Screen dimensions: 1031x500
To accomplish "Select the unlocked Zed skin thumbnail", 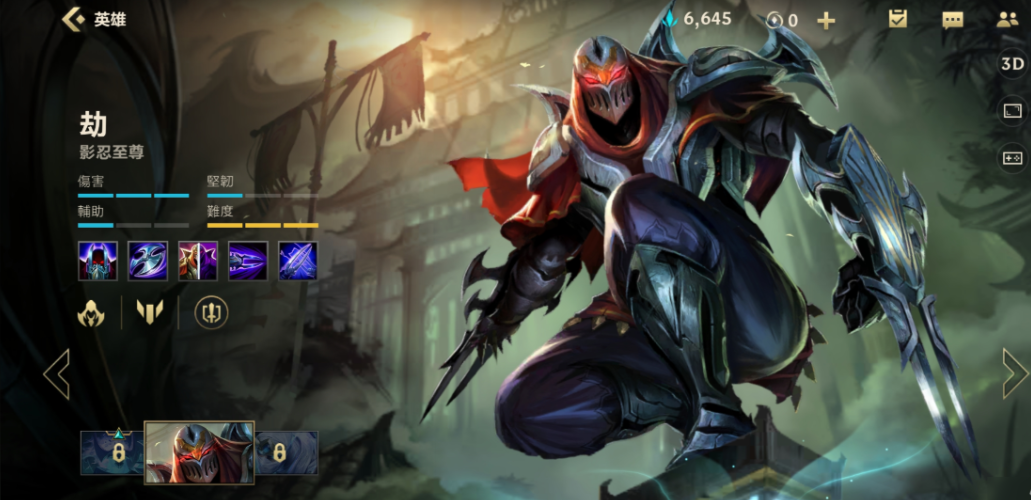I will [x=199, y=452].
